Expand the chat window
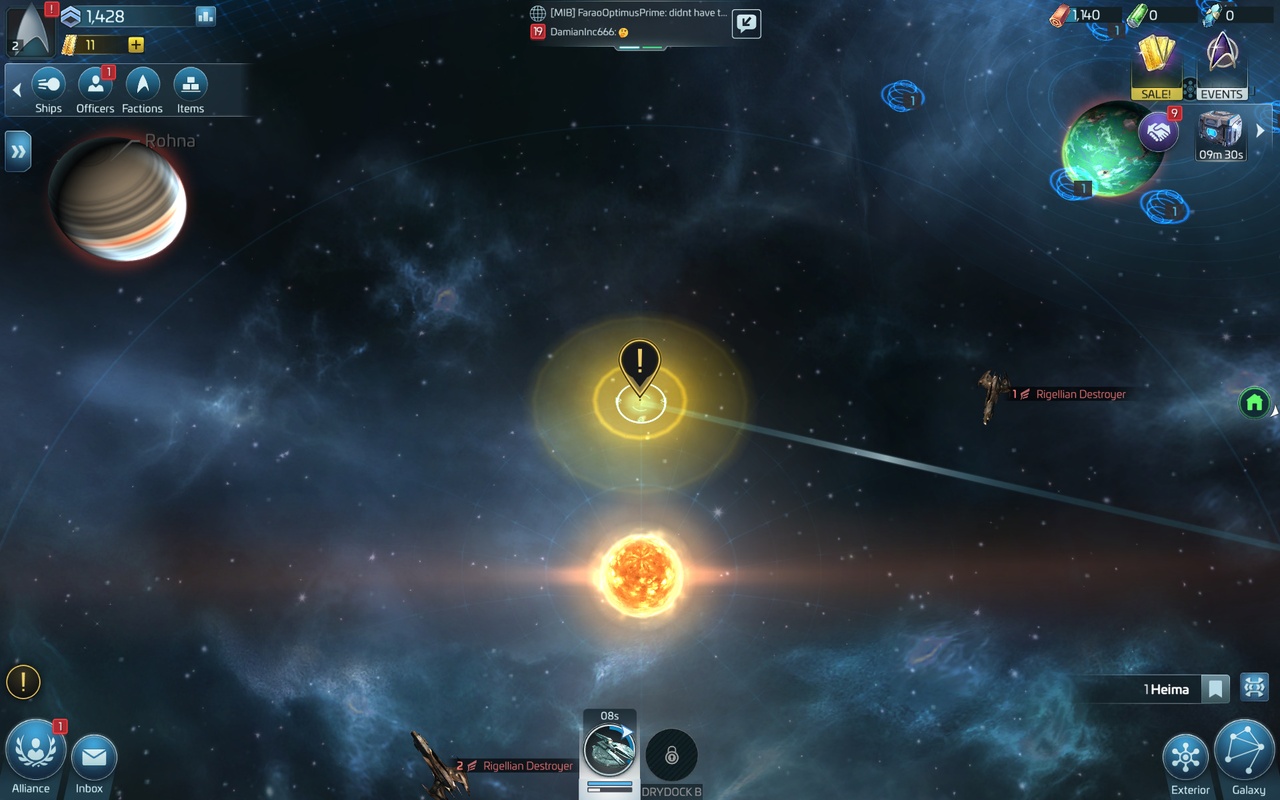 click(746, 24)
